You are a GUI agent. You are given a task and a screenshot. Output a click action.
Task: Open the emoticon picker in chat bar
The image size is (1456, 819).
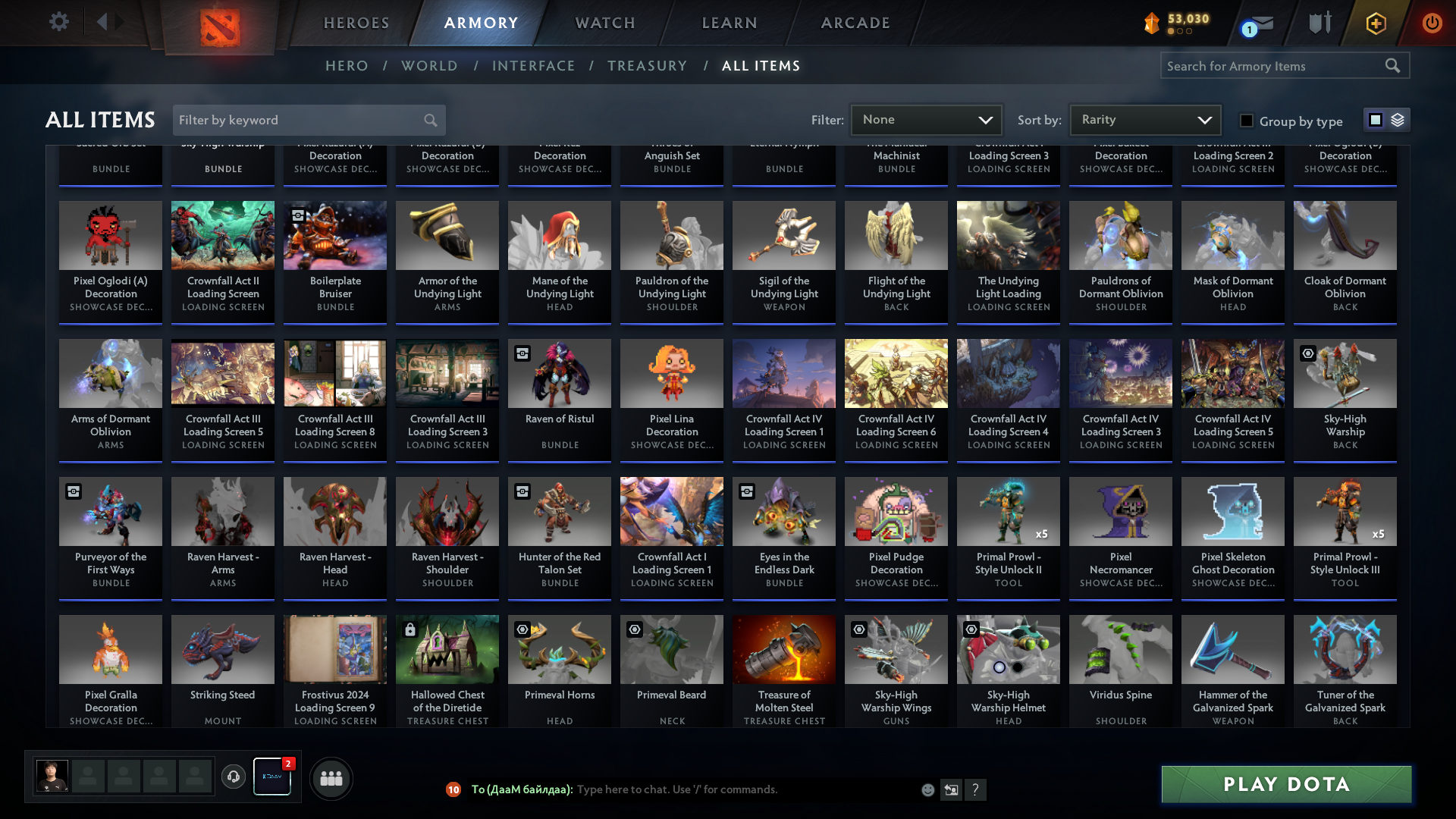pos(928,789)
